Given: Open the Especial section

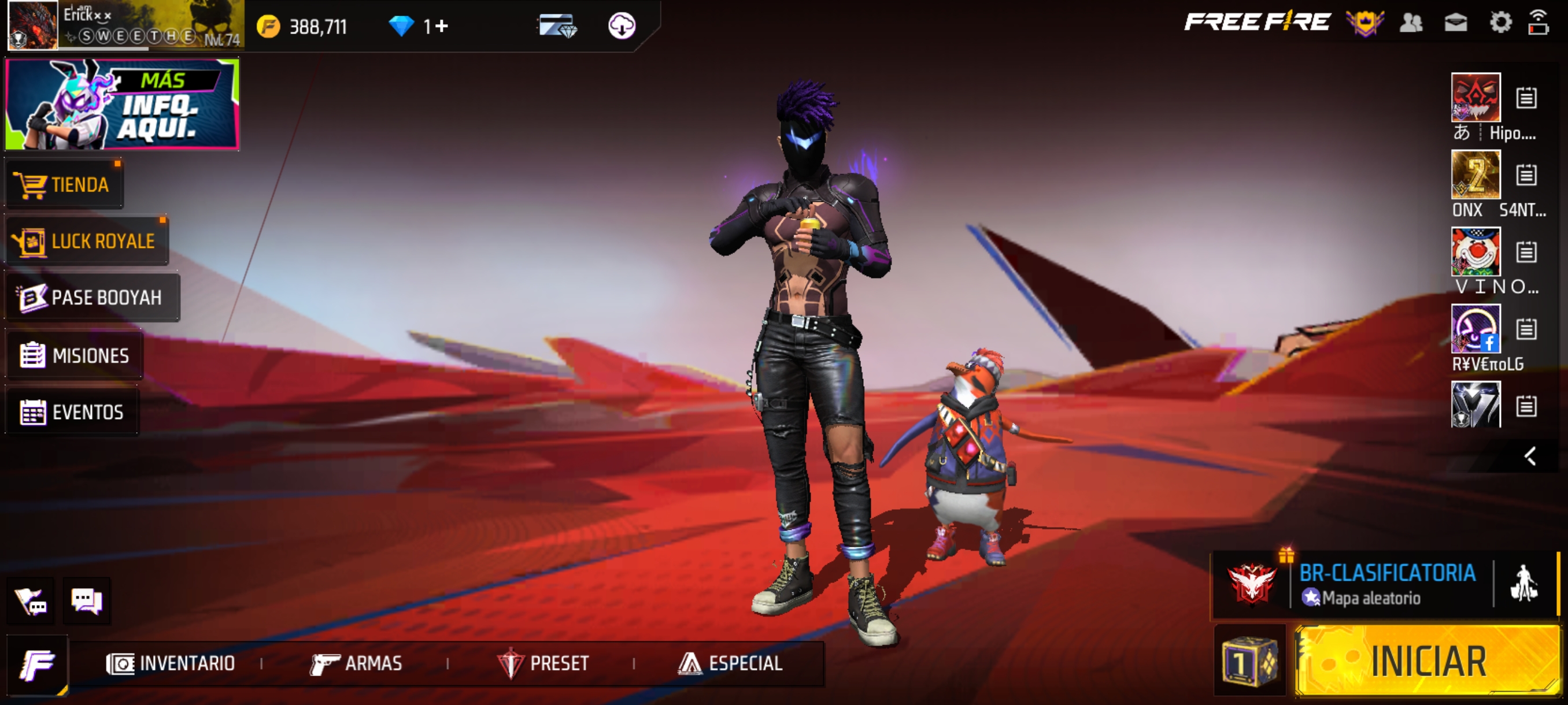Looking at the screenshot, I should 730,663.
